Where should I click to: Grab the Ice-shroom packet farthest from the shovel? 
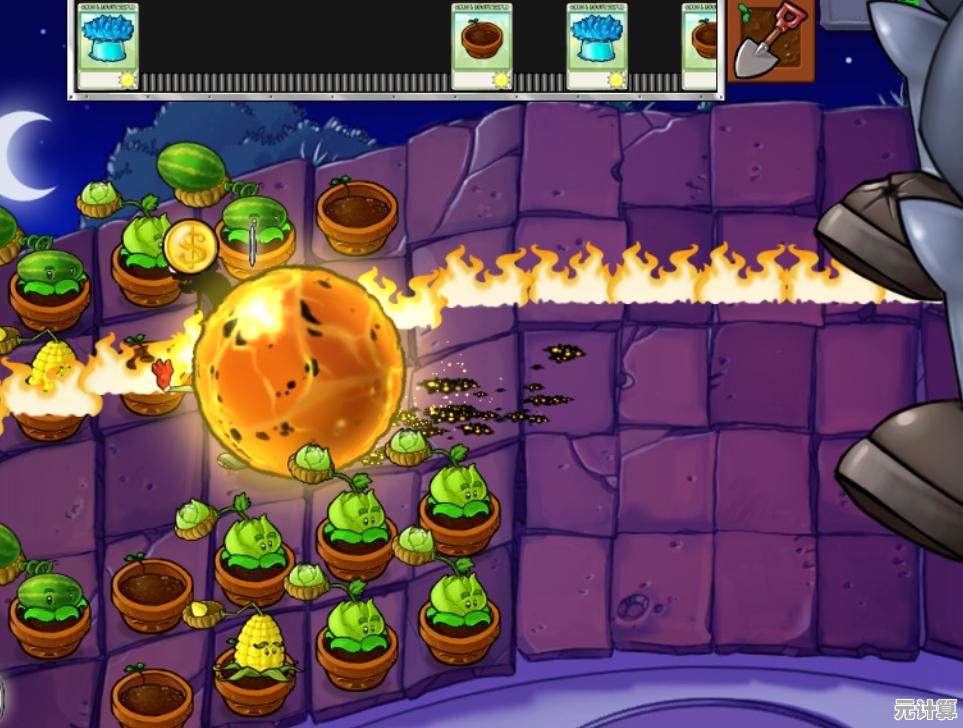coord(108,46)
